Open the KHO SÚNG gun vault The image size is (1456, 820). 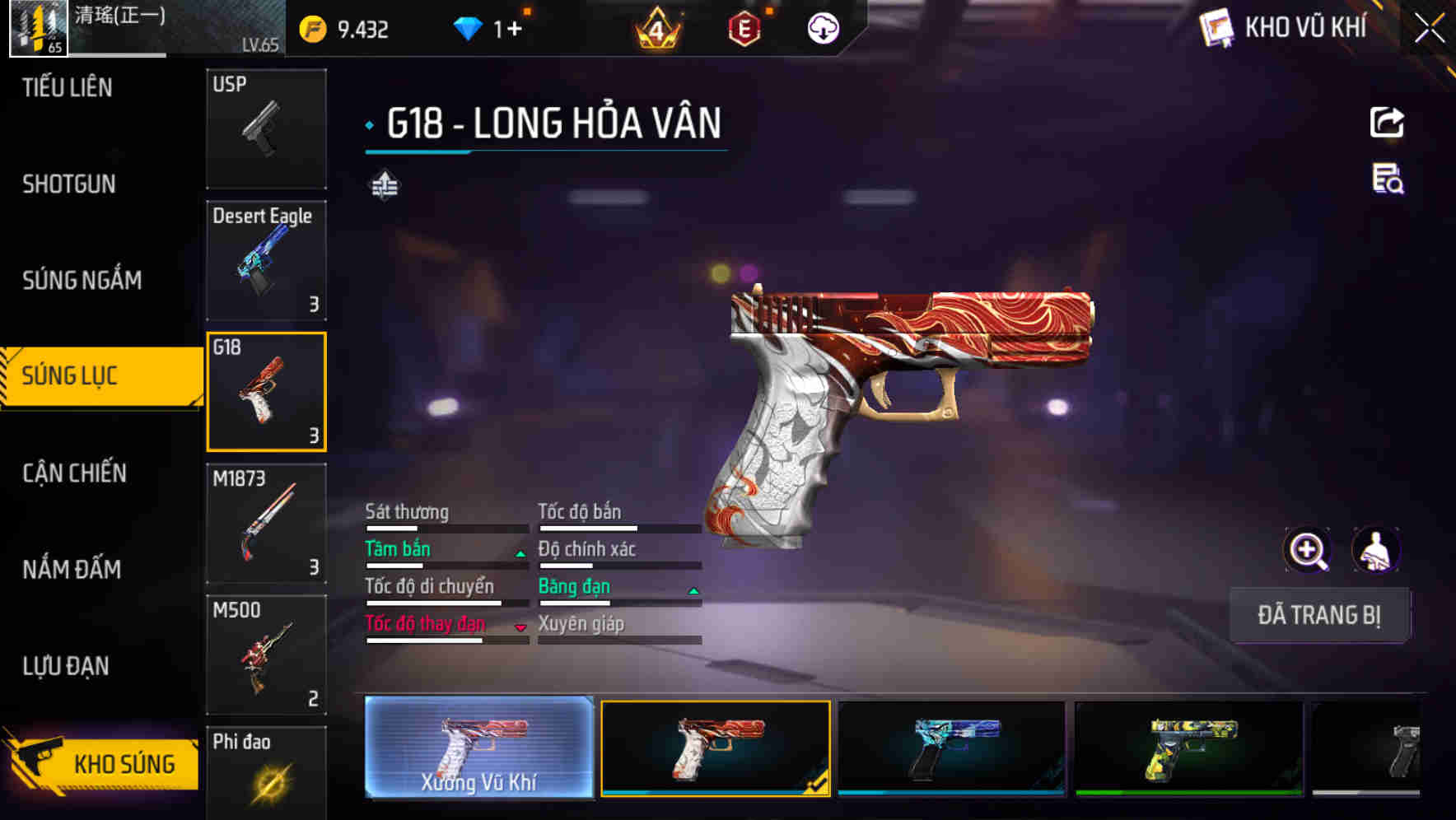[103, 763]
